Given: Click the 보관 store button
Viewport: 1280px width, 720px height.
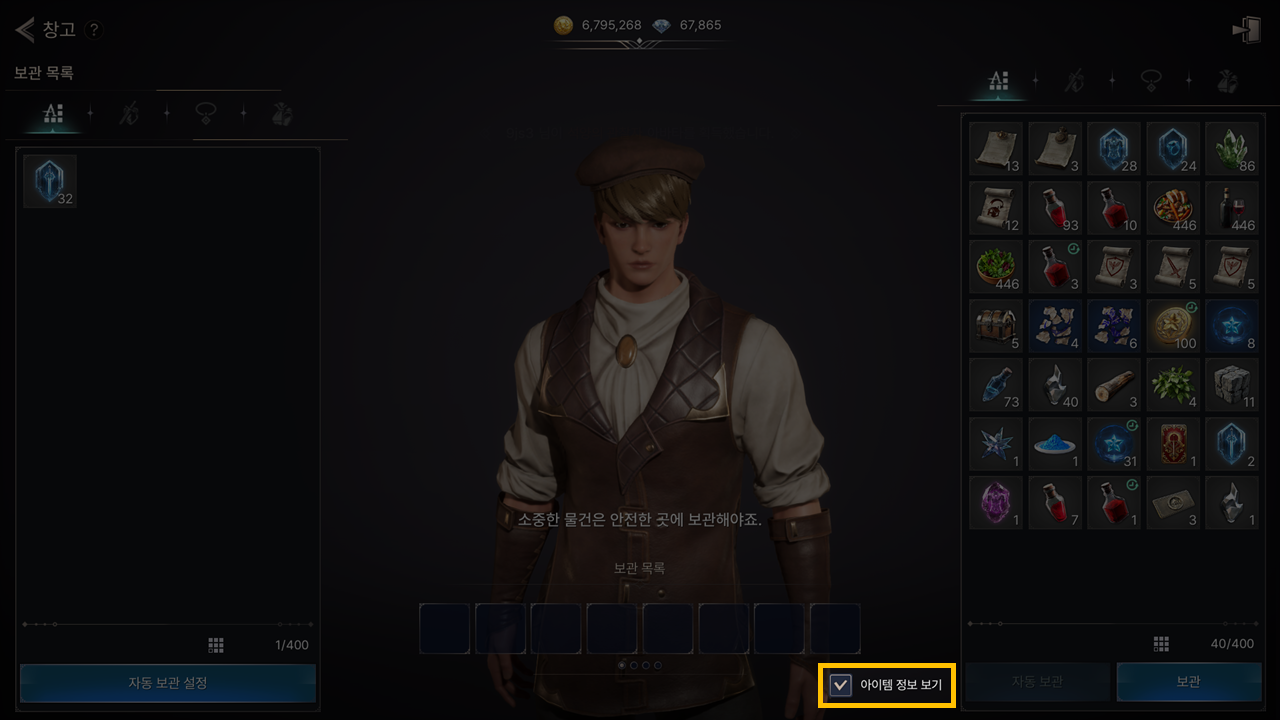Looking at the screenshot, I should [x=1188, y=682].
